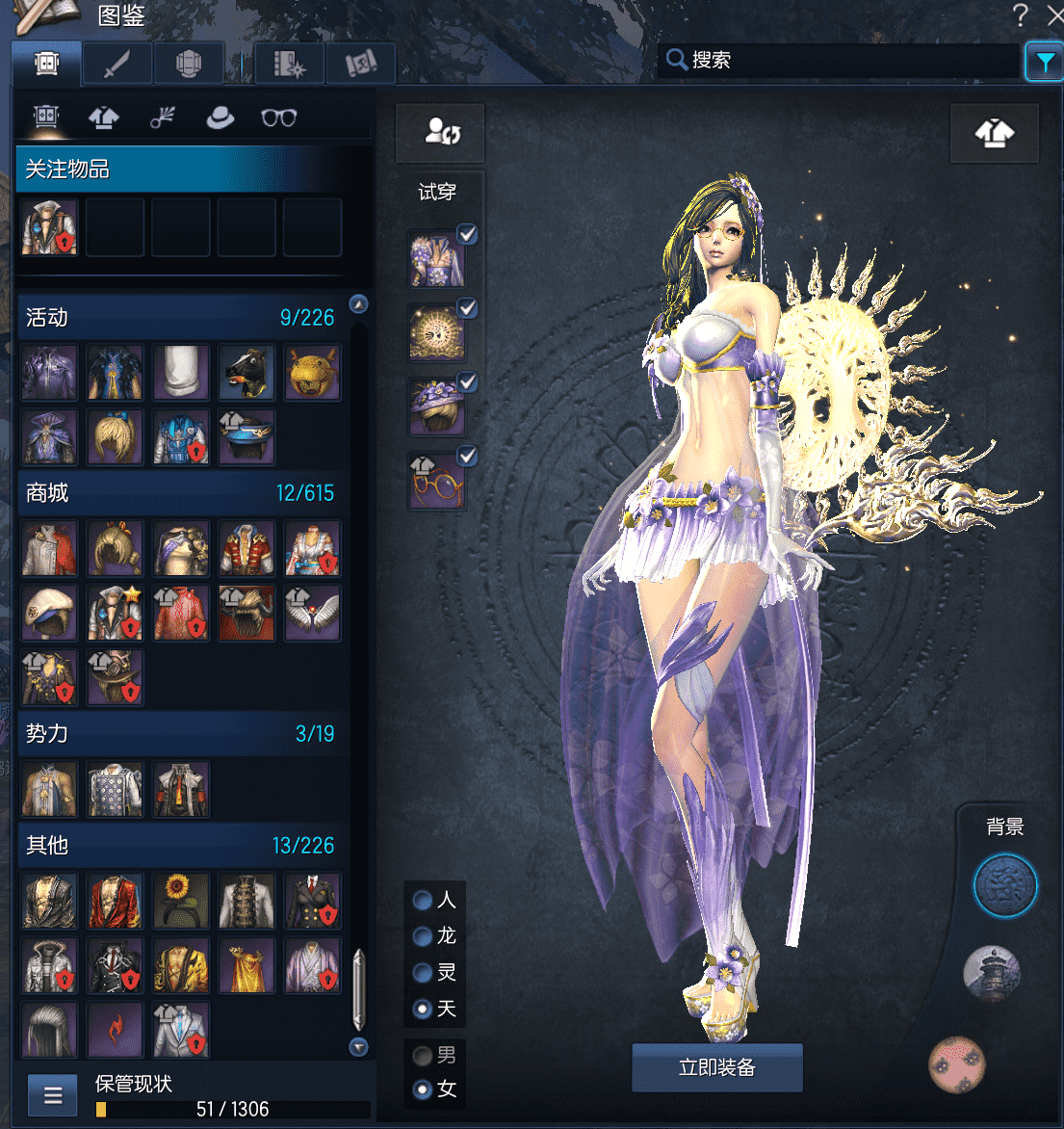Open the question mark help
The height and width of the screenshot is (1129, 1064).
[x=1021, y=14]
